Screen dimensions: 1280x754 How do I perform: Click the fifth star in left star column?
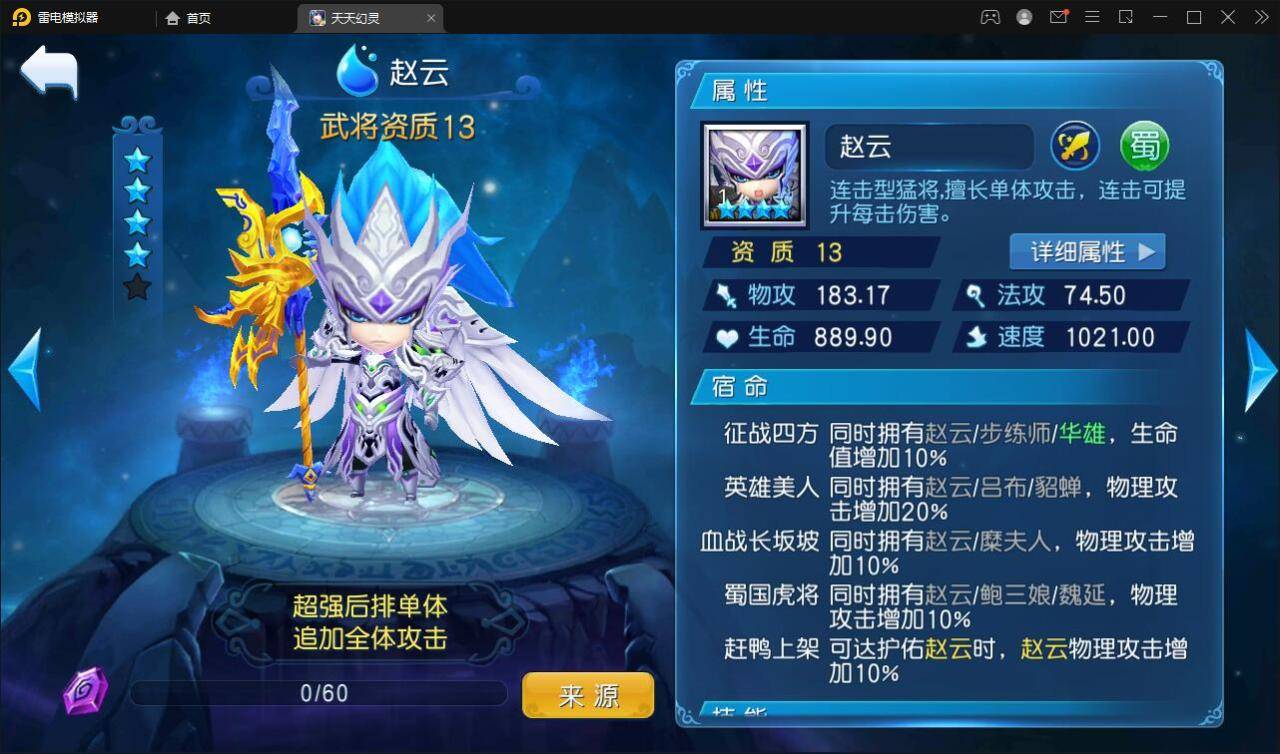[x=138, y=286]
